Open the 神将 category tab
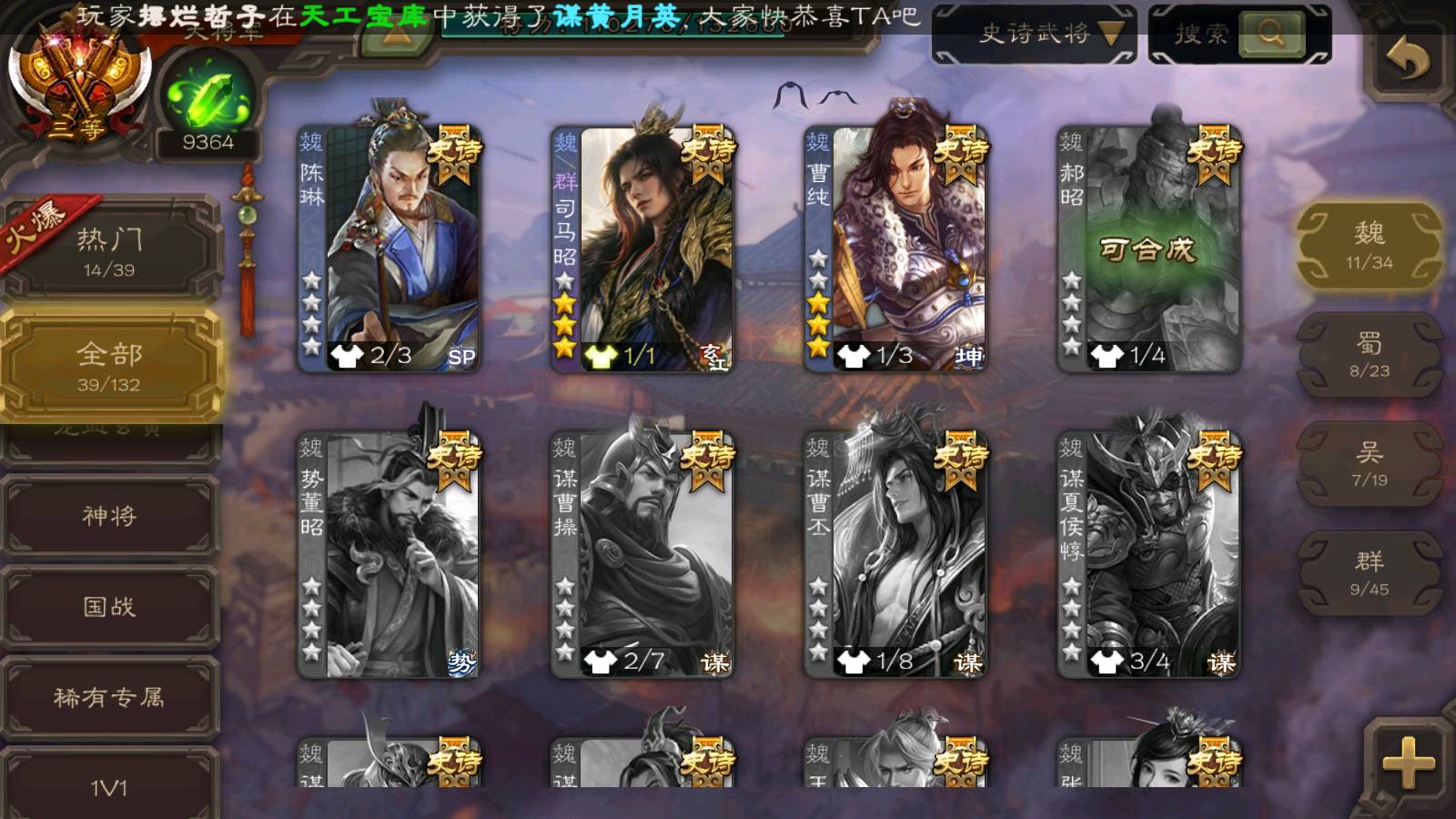The image size is (1456, 819). [109, 516]
